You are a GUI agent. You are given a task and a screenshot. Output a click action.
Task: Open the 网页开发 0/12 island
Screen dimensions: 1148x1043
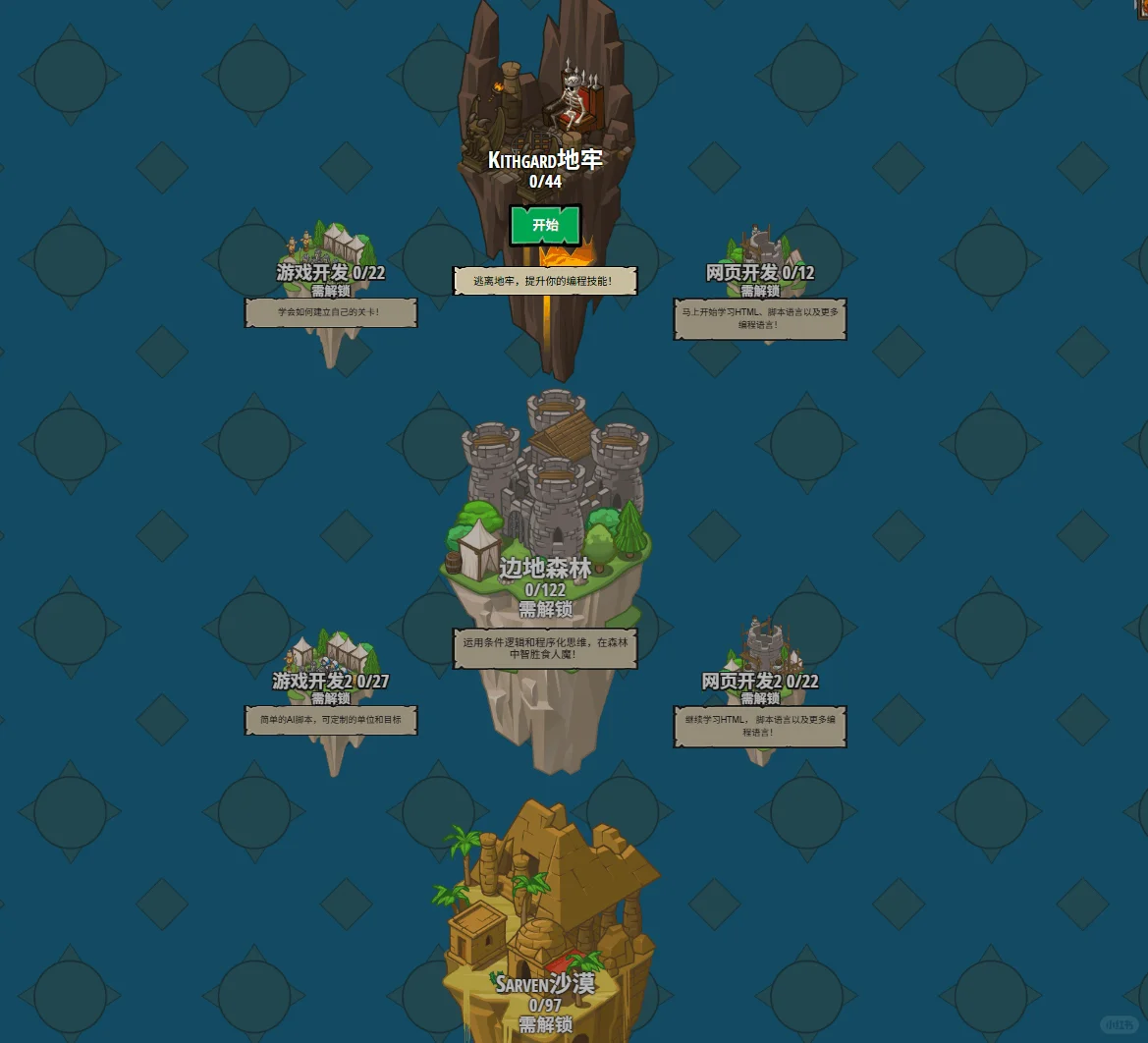pyautogui.click(x=760, y=257)
